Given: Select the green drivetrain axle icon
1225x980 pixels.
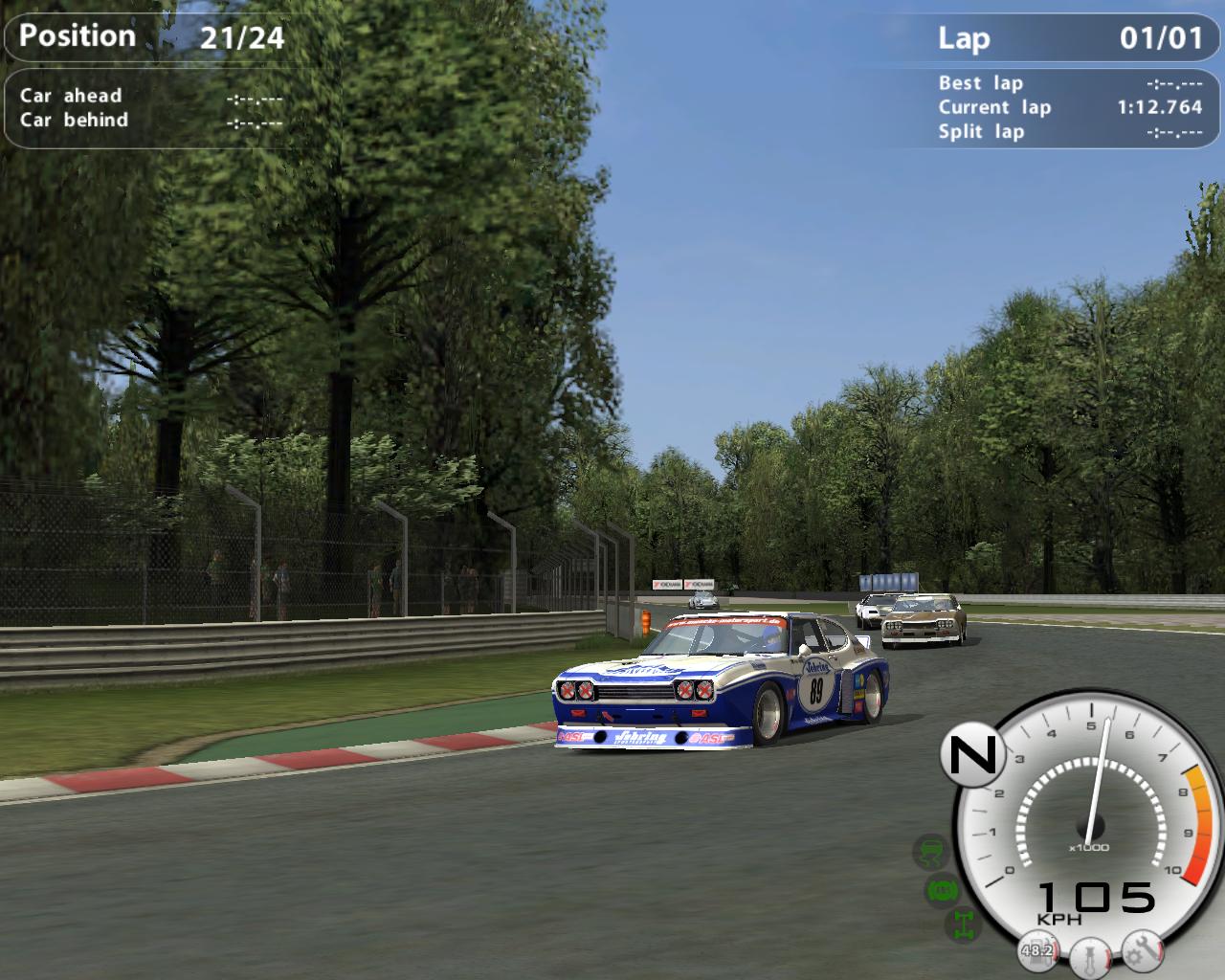Looking at the screenshot, I should pos(962,924).
